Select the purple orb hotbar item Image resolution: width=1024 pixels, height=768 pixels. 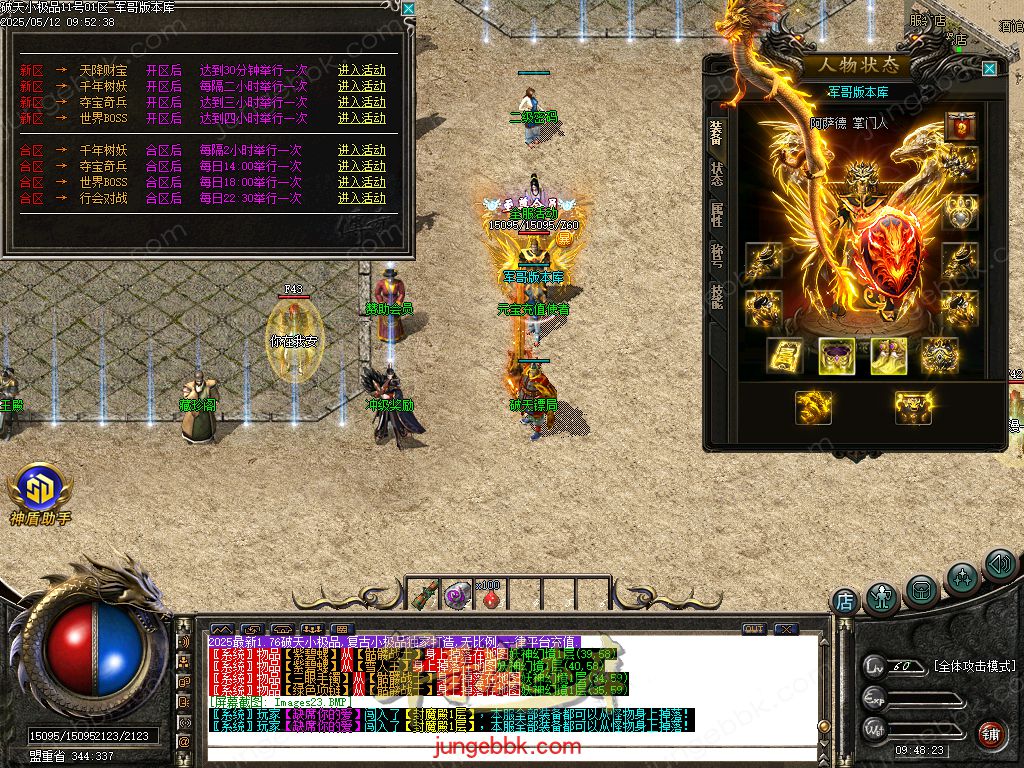457,596
